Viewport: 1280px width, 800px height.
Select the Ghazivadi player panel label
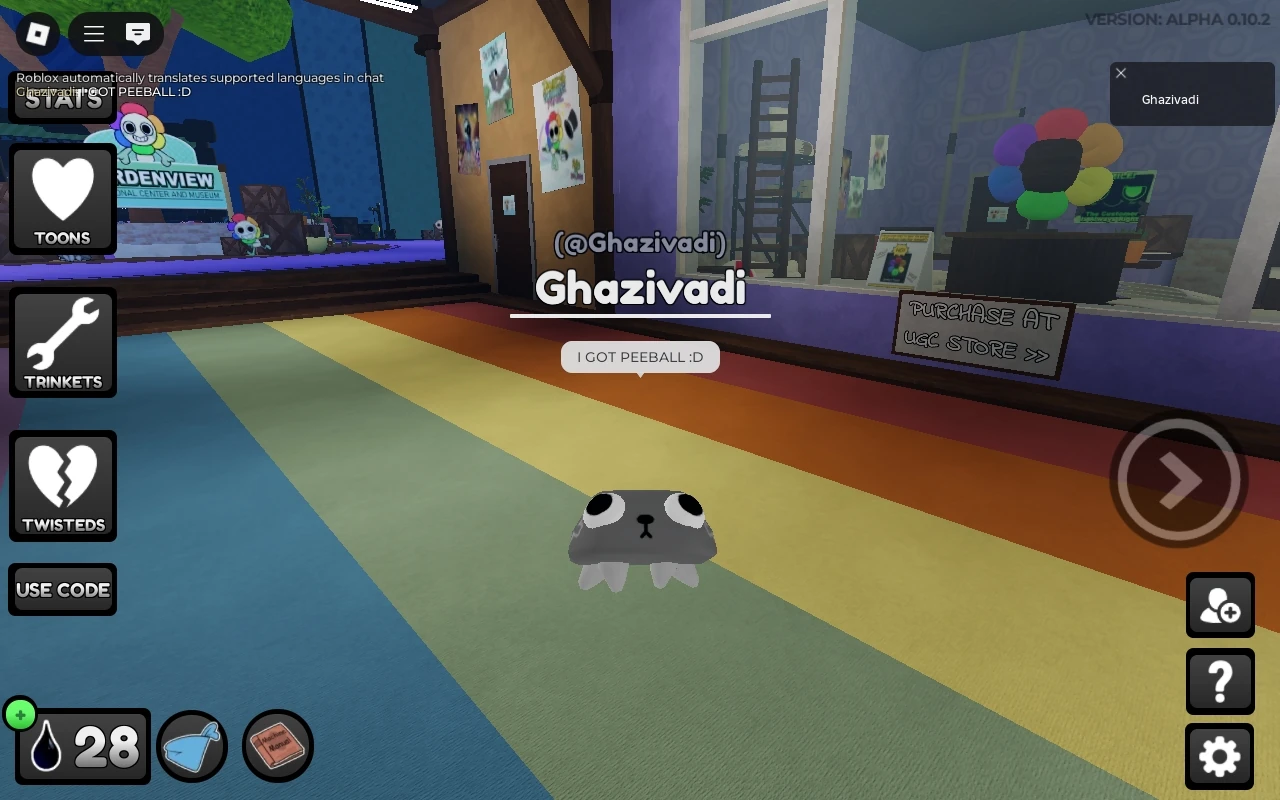(1170, 99)
